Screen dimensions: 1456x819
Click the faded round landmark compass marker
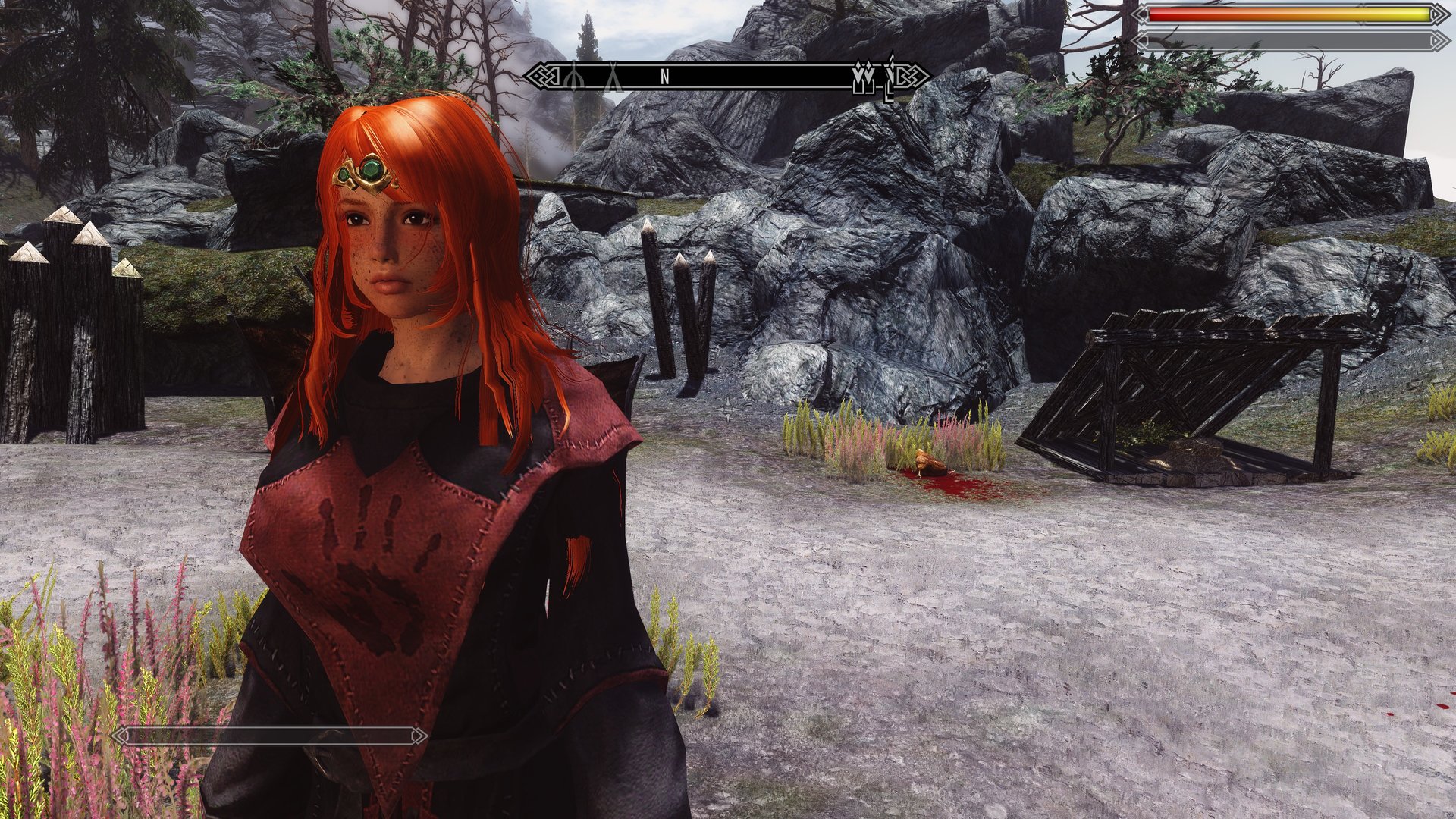tap(574, 77)
